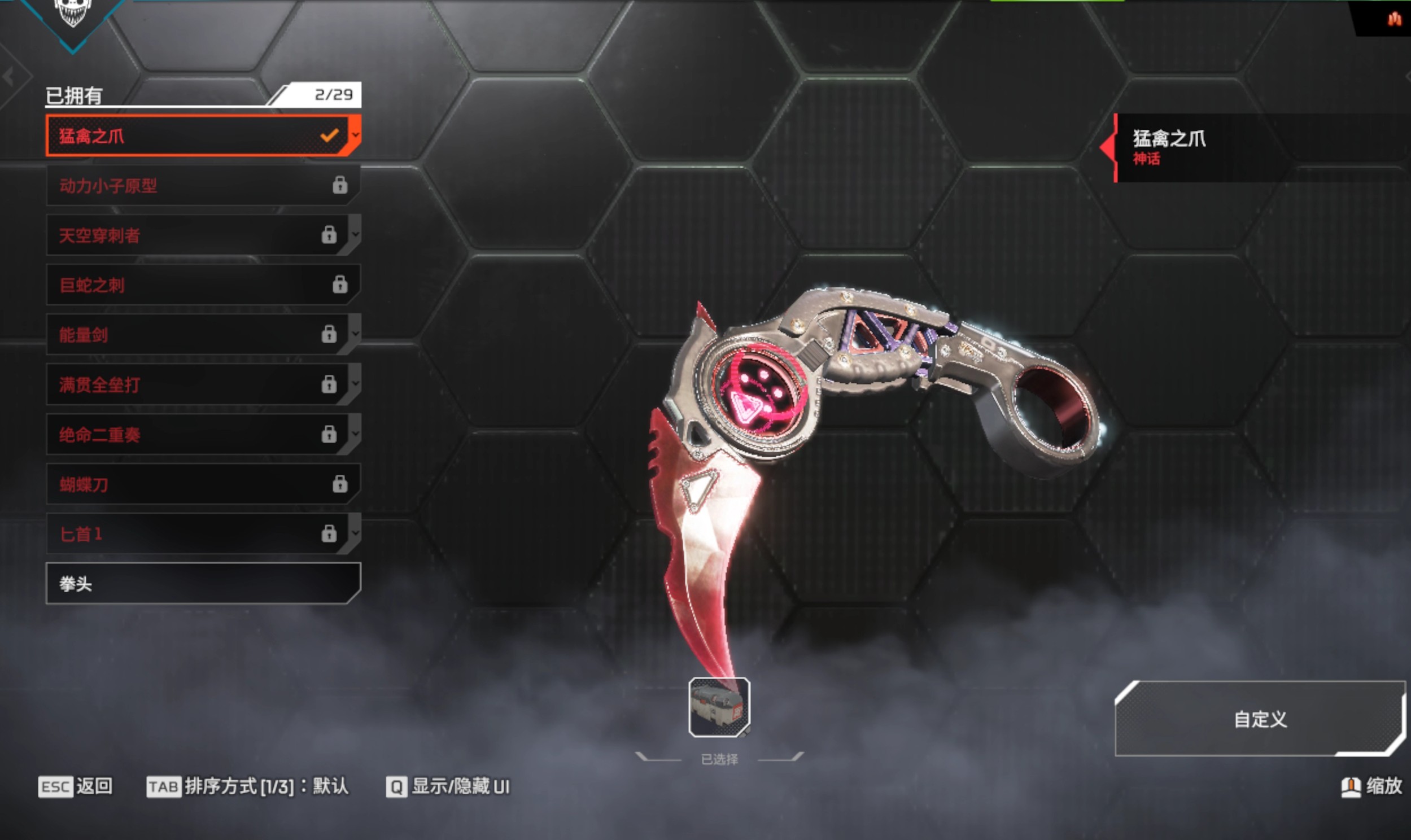Go back using the 返回 button
Screen dimensions: 1411x840
point(75,786)
